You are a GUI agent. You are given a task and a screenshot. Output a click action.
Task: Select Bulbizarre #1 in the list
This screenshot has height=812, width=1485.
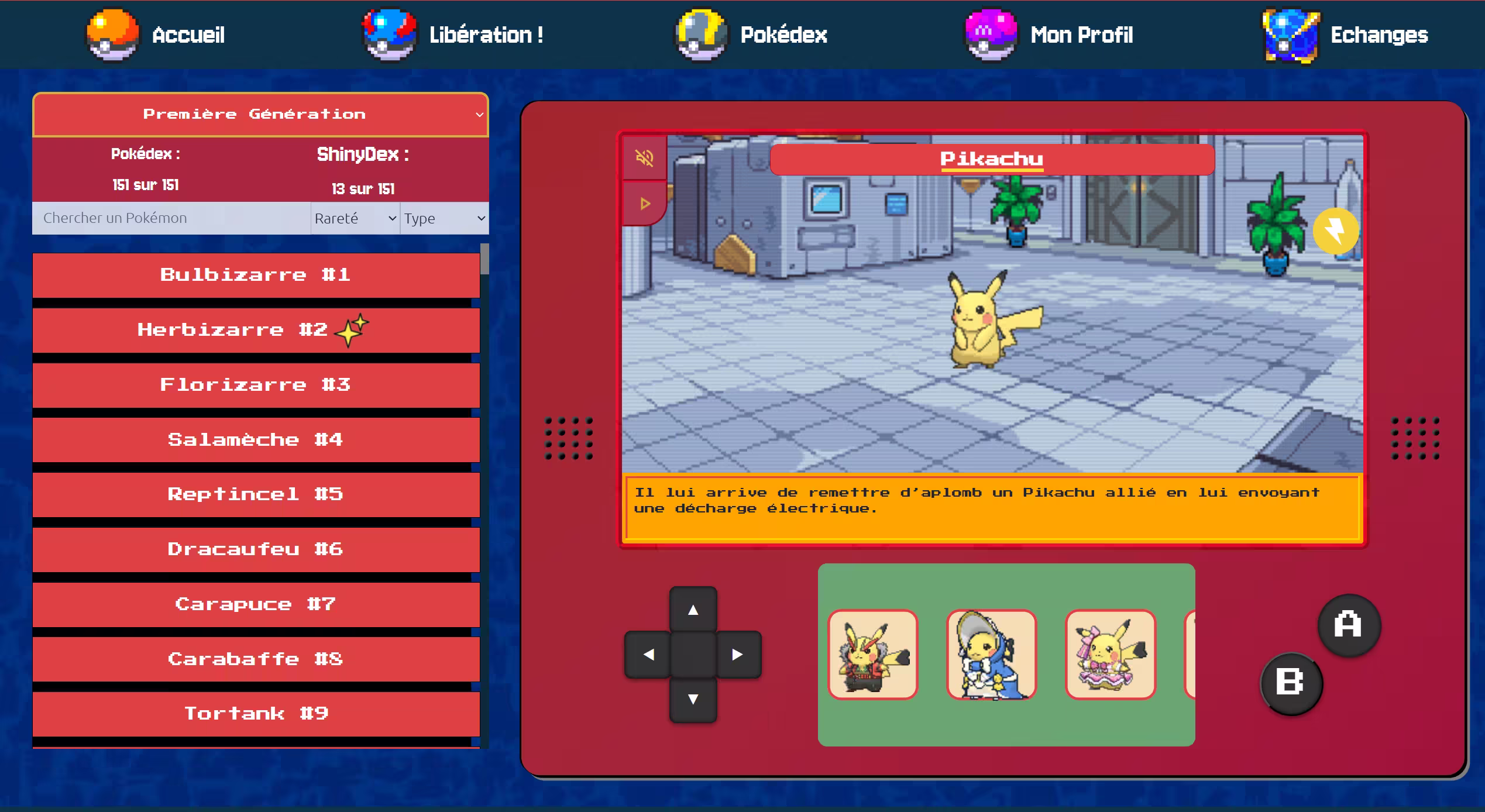(x=256, y=275)
